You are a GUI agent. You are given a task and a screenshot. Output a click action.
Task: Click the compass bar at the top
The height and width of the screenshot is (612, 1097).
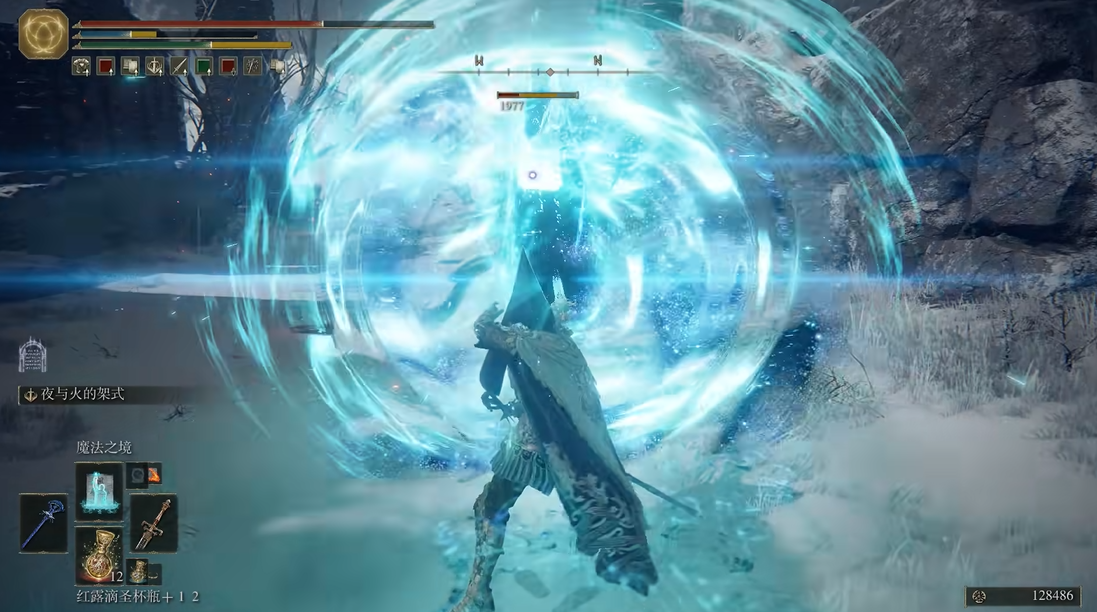pyautogui.click(x=548, y=72)
